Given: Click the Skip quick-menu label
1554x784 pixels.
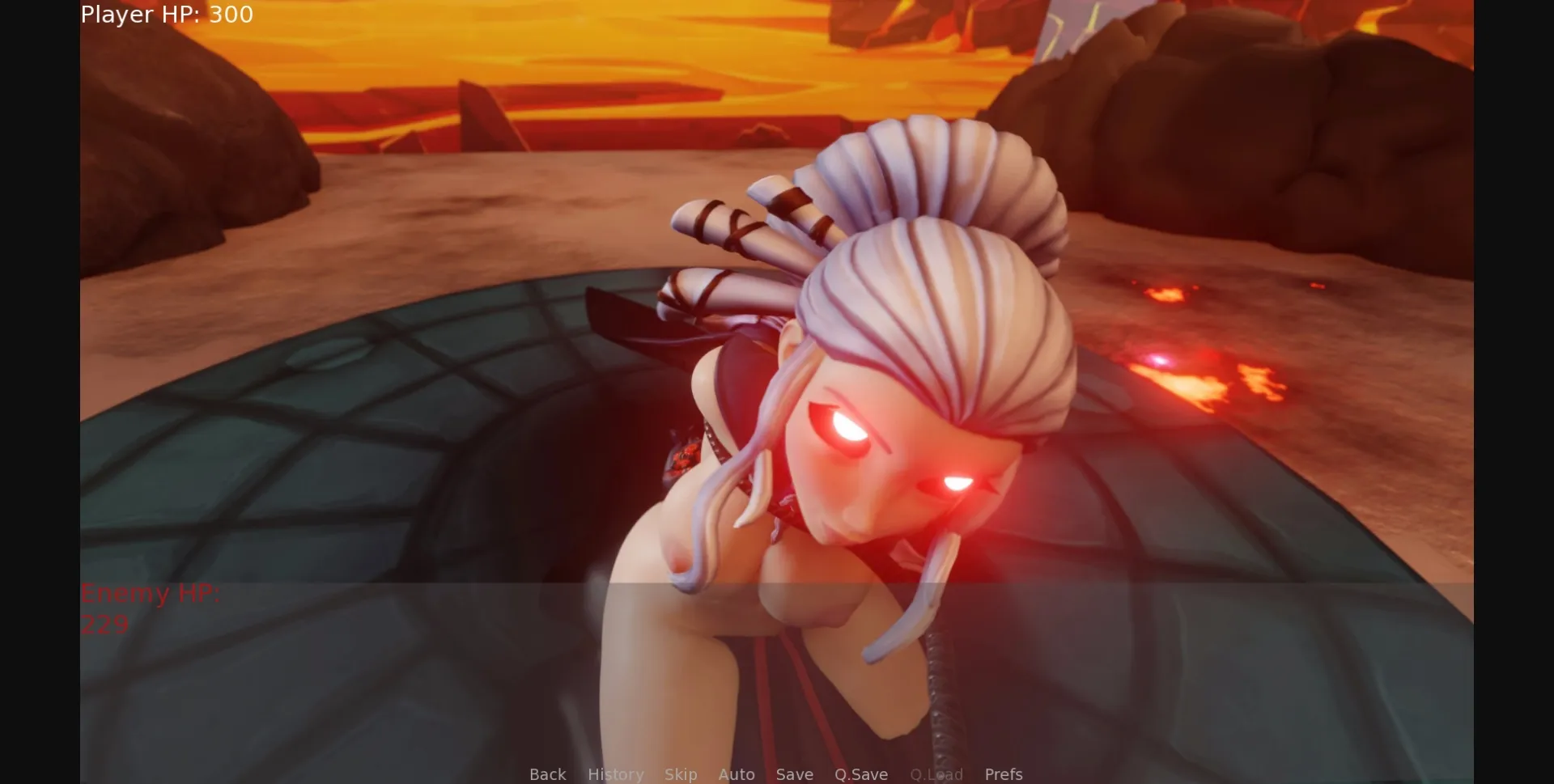Looking at the screenshot, I should pyautogui.click(x=681, y=774).
